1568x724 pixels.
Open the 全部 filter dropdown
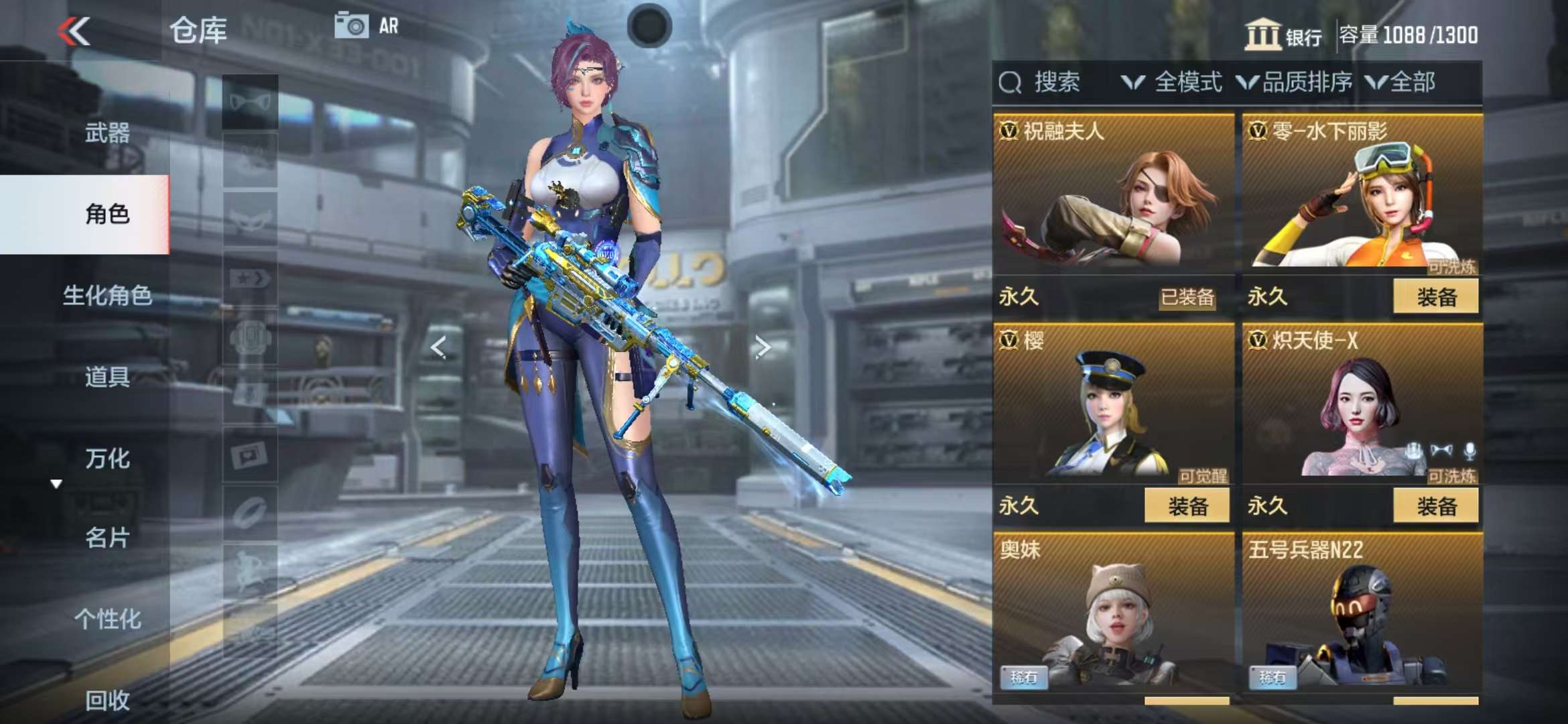1401,82
